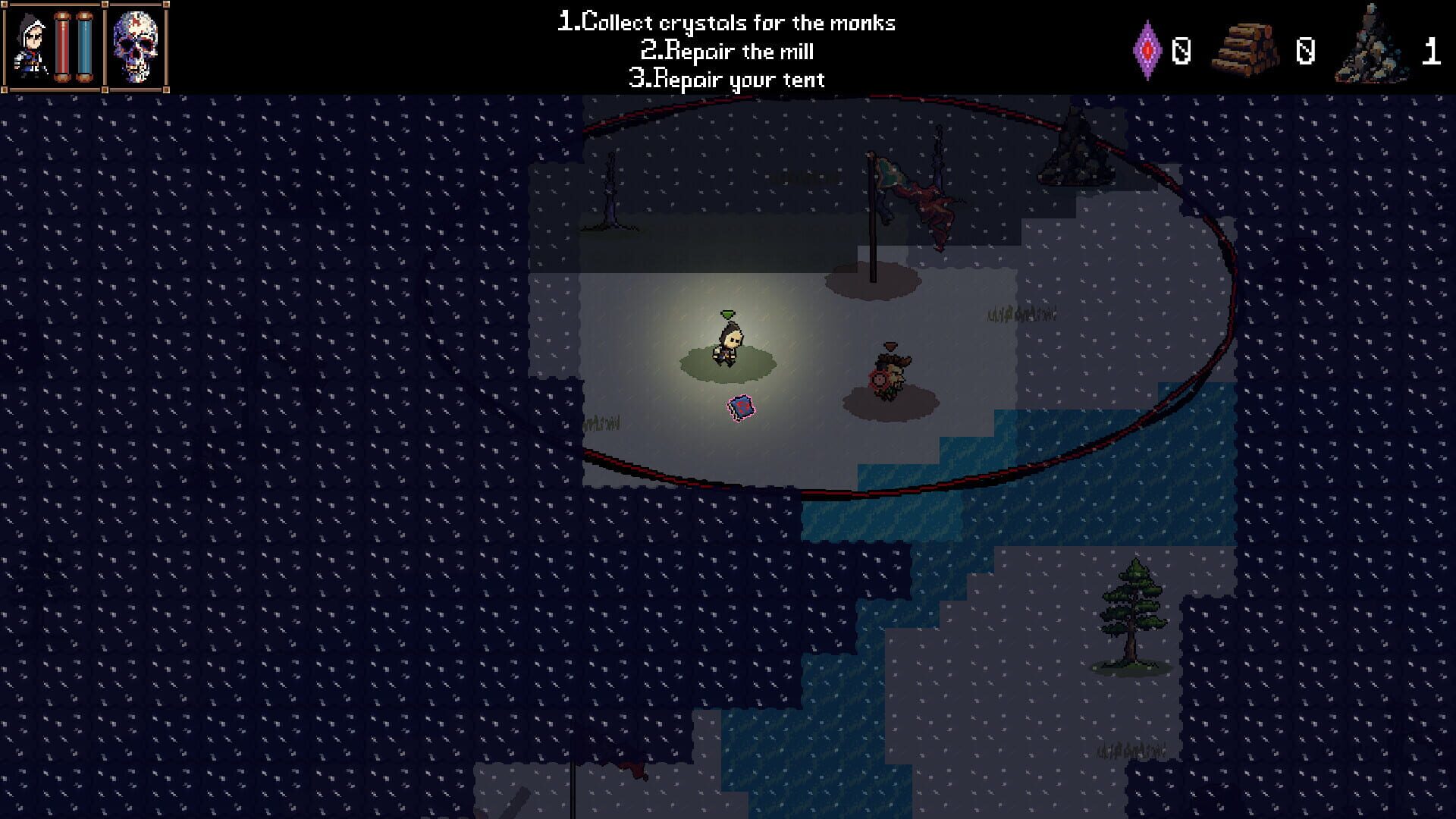Click objective one, Collect crystals for the monks
Image resolution: width=1456 pixels, height=819 pixels.
[726, 22]
